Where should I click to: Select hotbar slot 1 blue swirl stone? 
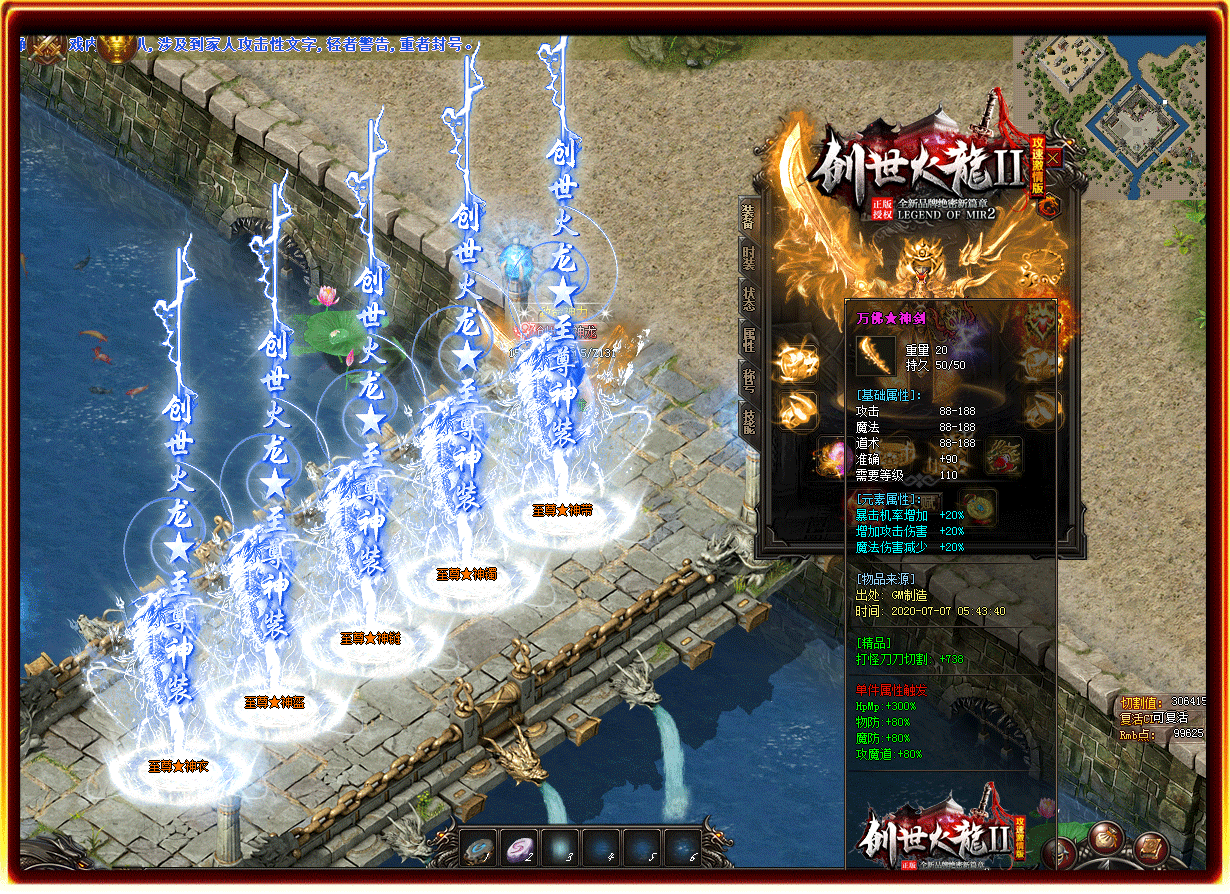tap(478, 847)
